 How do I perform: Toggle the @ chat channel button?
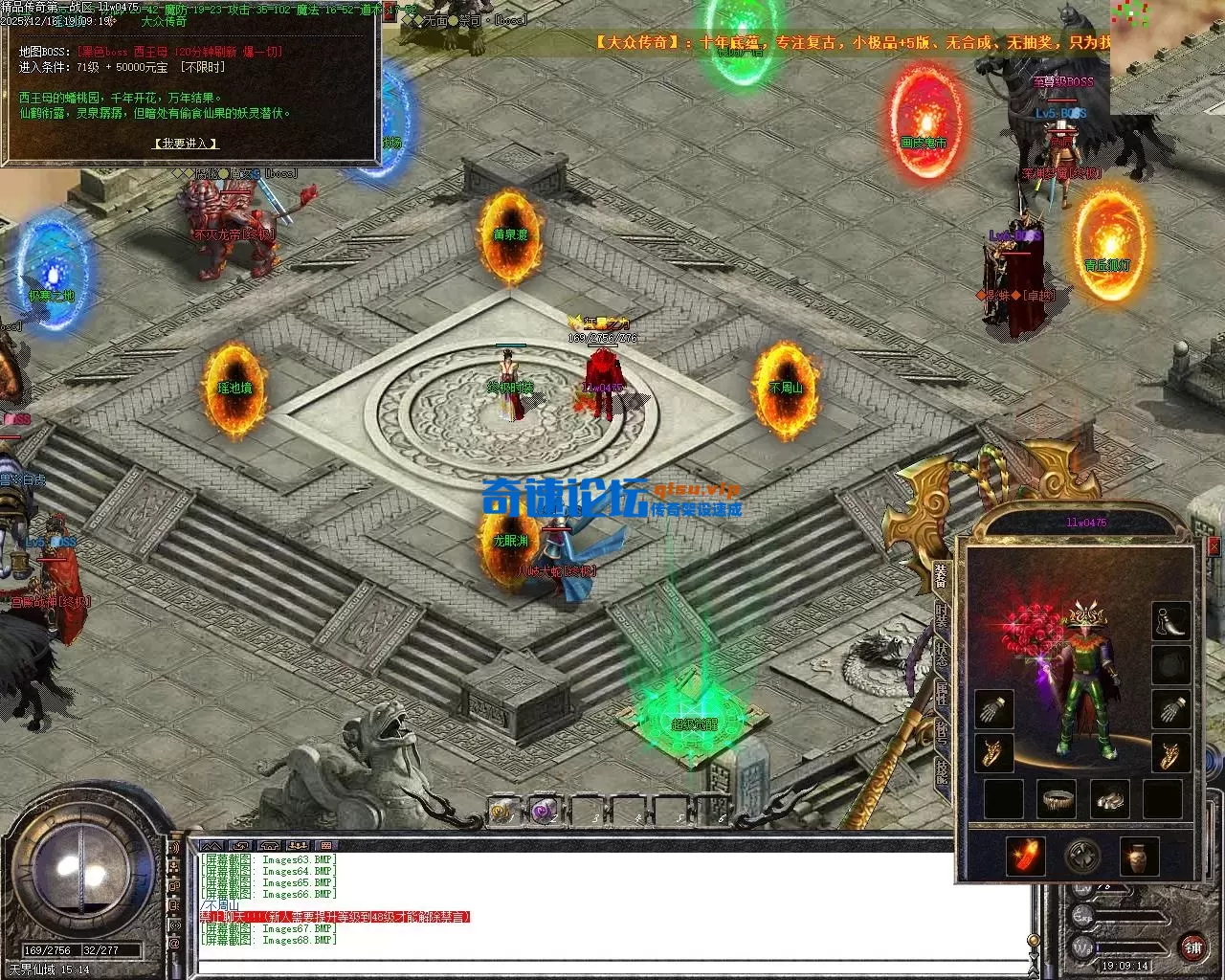tap(174, 944)
